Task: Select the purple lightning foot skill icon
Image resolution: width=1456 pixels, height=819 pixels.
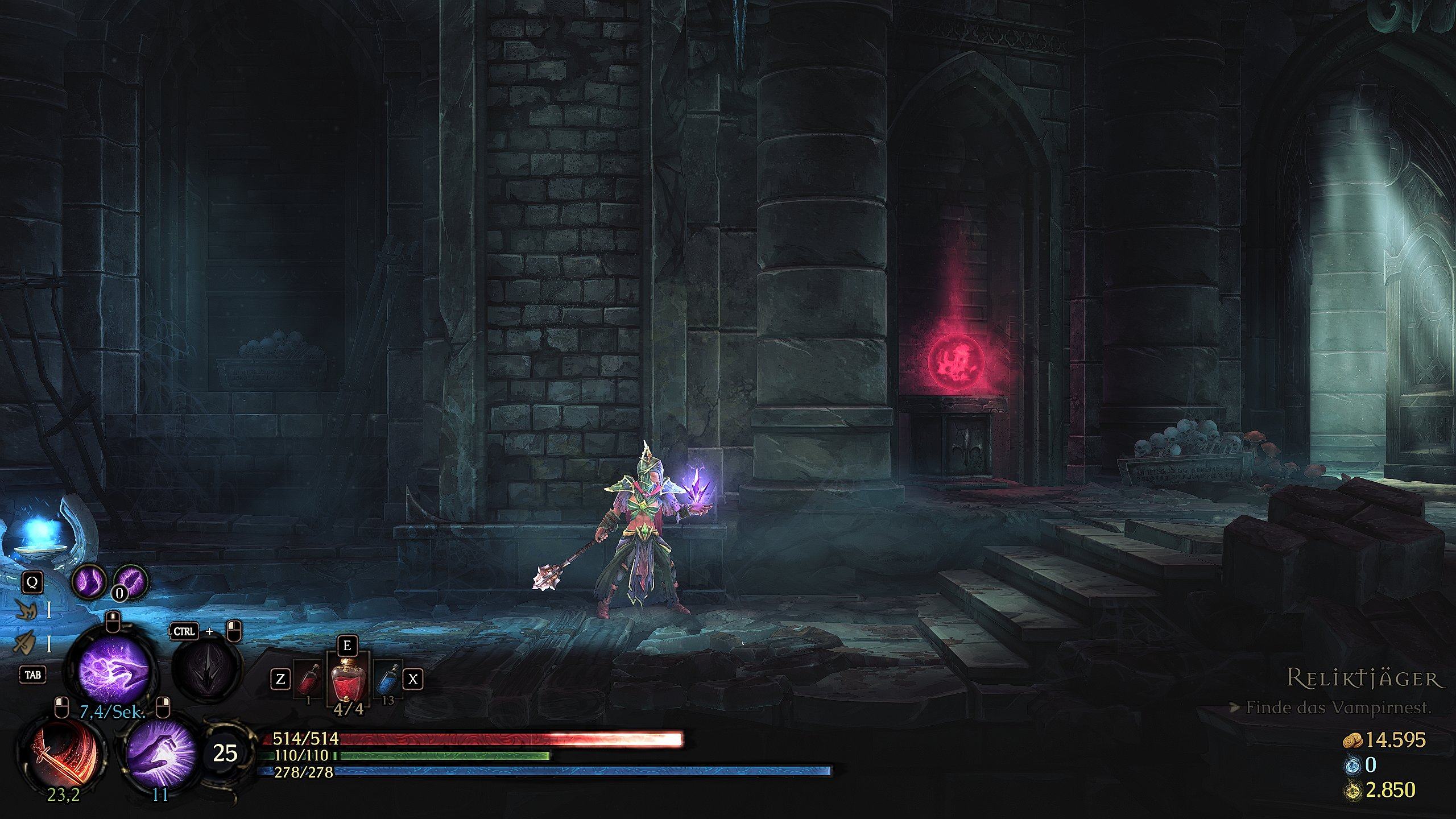Action: tap(89, 582)
